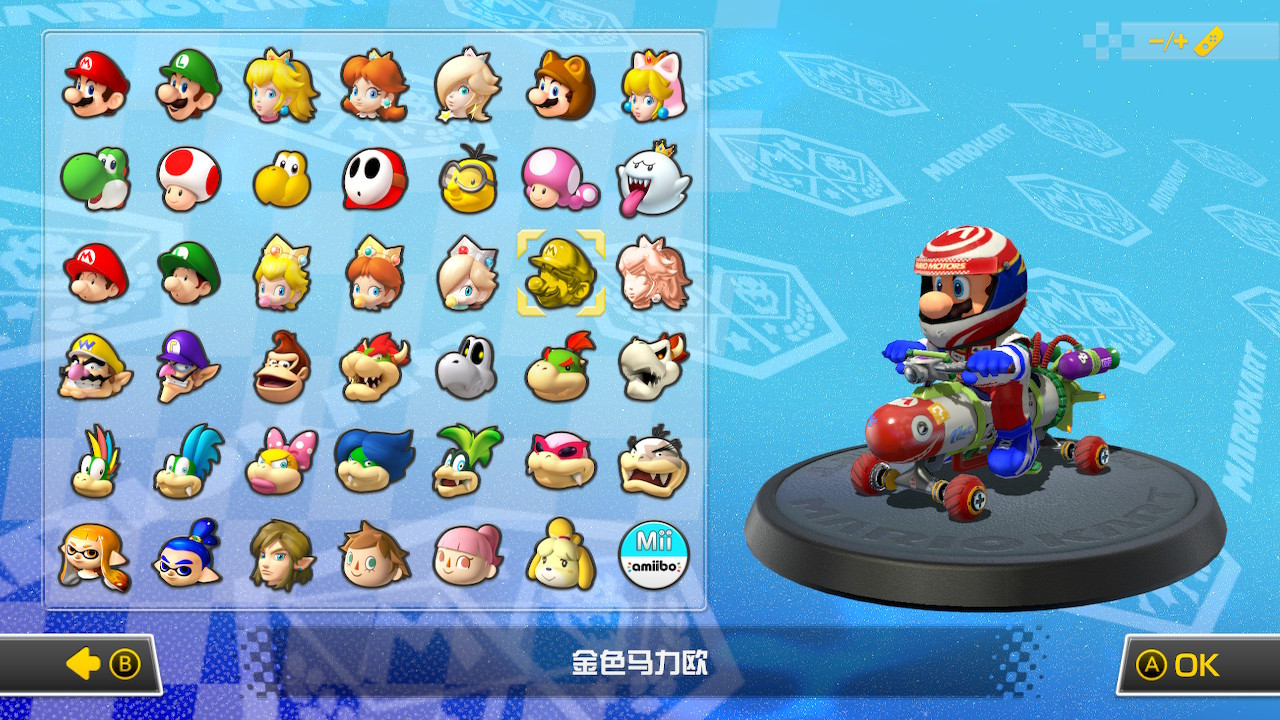Select Waluigi
This screenshot has width=1280, height=720.
tap(188, 369)
